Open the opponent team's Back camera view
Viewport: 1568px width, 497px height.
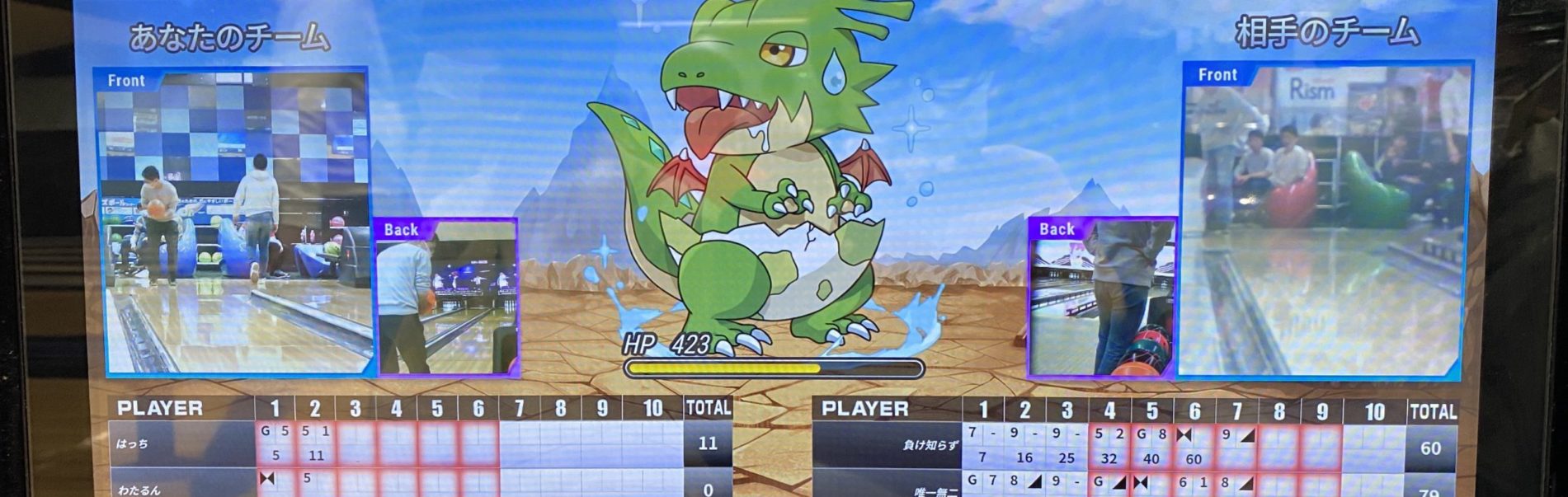[x=1101, y=298]
